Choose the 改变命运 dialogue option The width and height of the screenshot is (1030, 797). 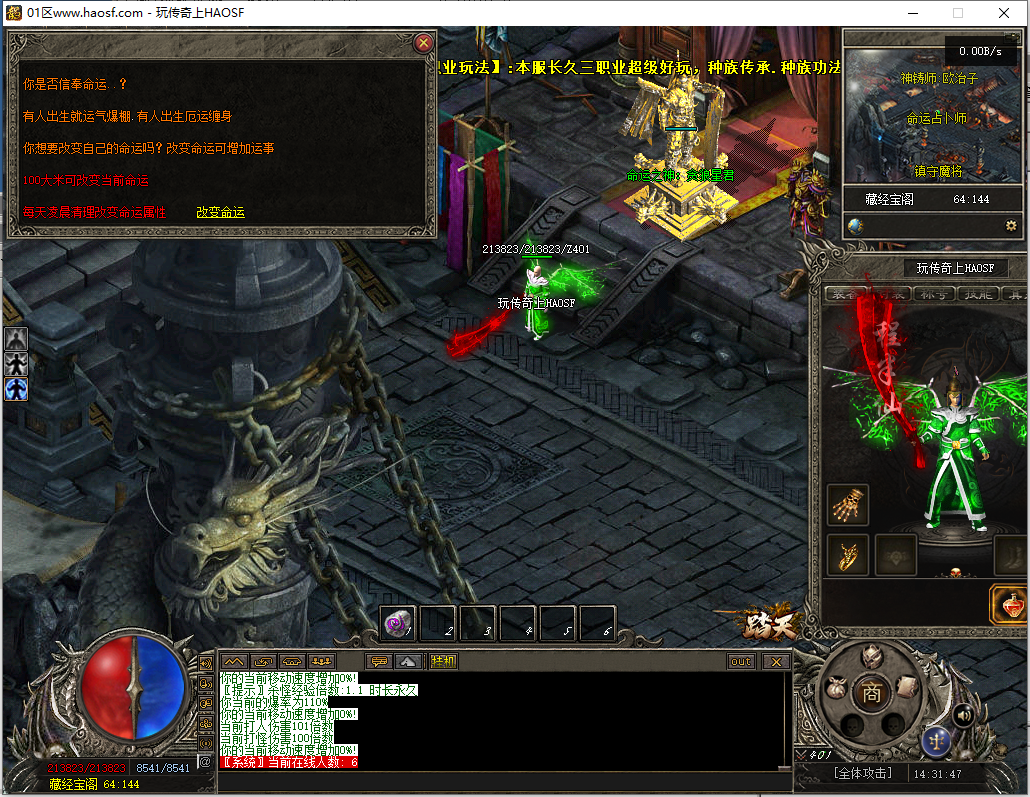point(220,212)
